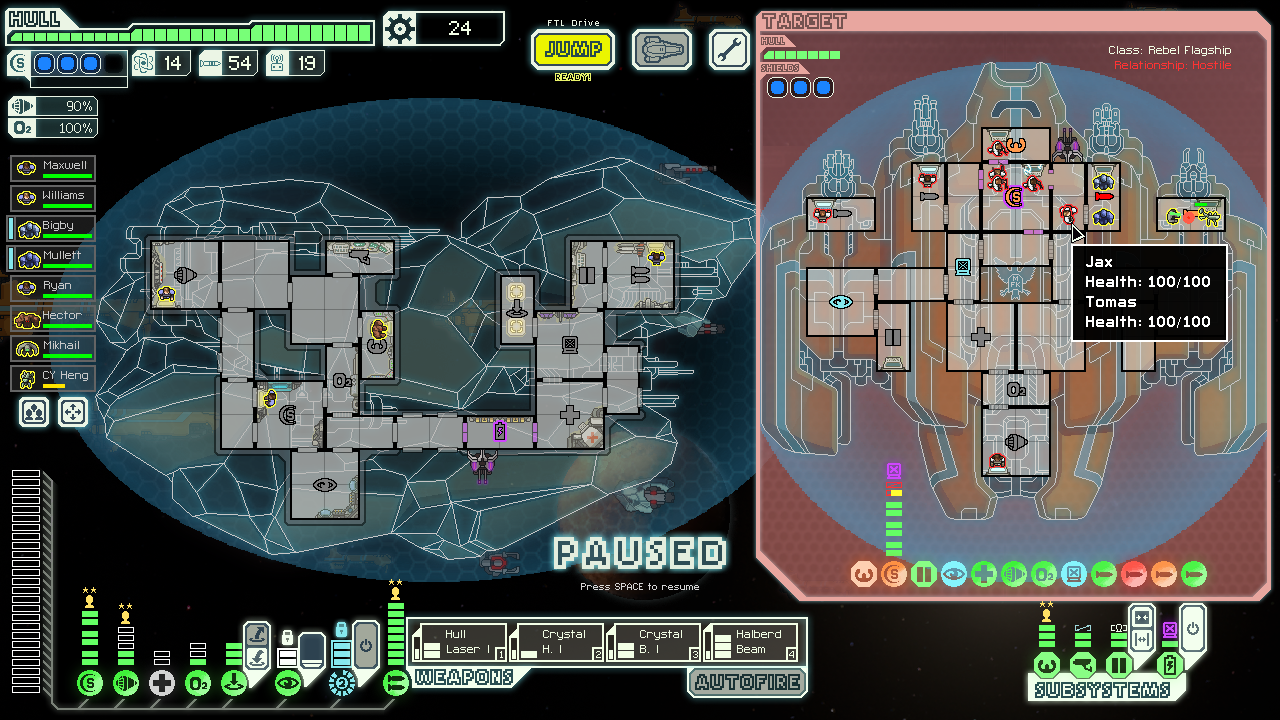Select crew member Bigby
Viewport: 1280px width, 720px height.
click(x=53, y=228)
